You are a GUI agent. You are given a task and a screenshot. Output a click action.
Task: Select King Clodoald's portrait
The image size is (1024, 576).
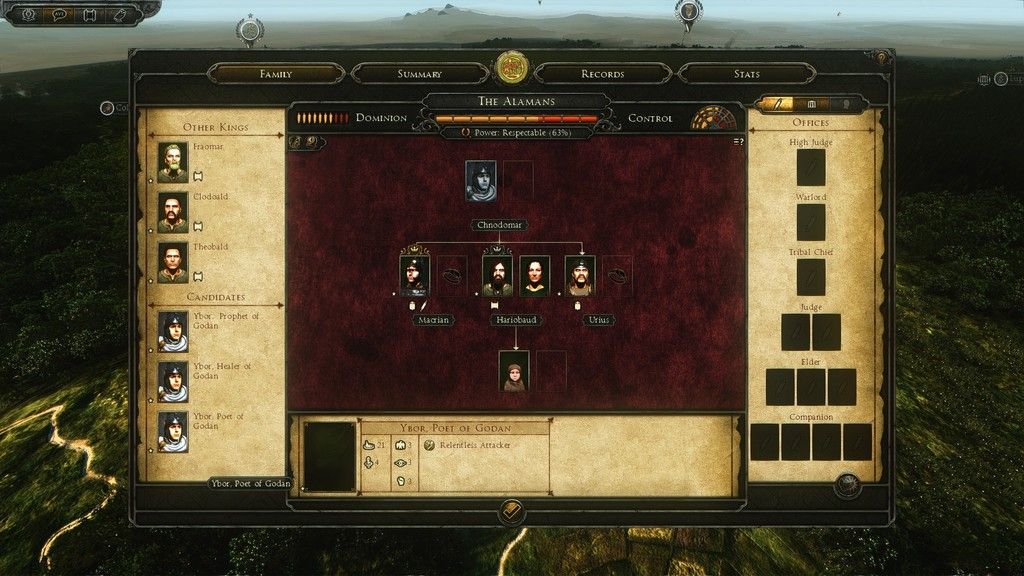point(173,211)
